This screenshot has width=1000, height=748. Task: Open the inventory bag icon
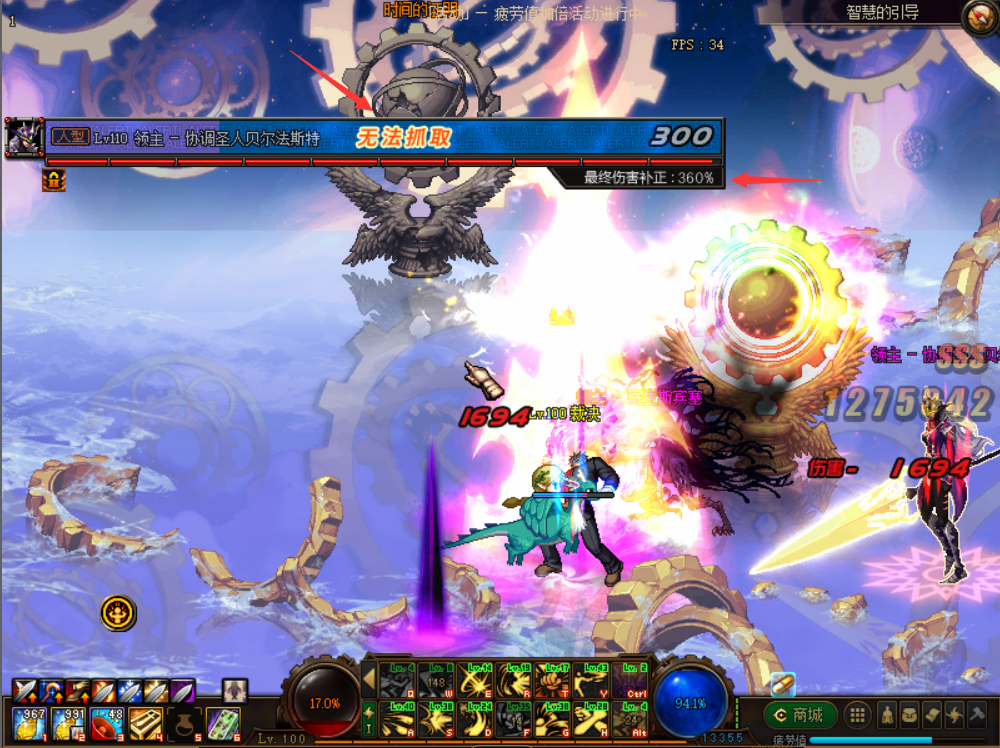tap(909, 715)
